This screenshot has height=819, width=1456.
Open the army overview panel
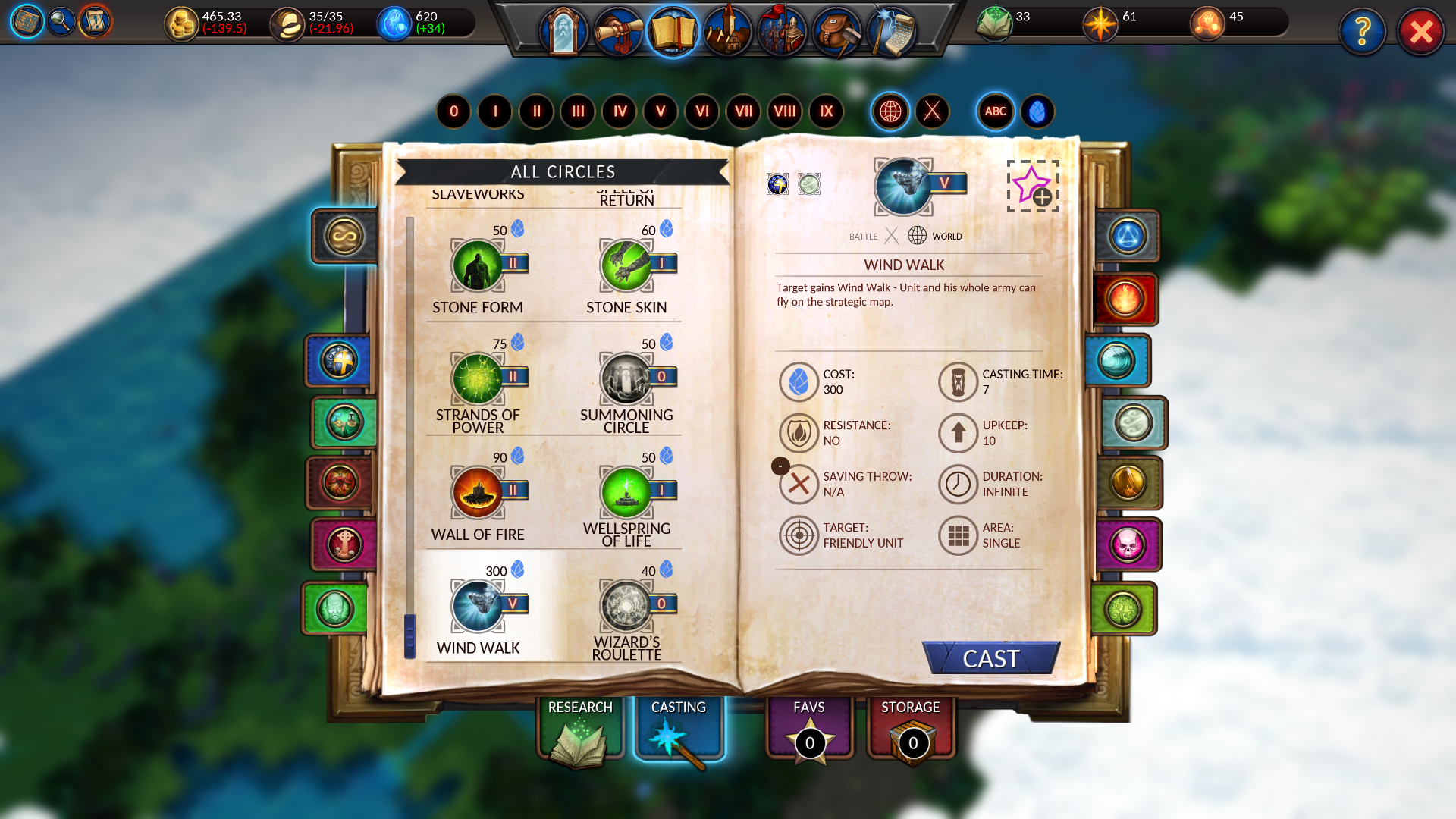pos(783,32)
